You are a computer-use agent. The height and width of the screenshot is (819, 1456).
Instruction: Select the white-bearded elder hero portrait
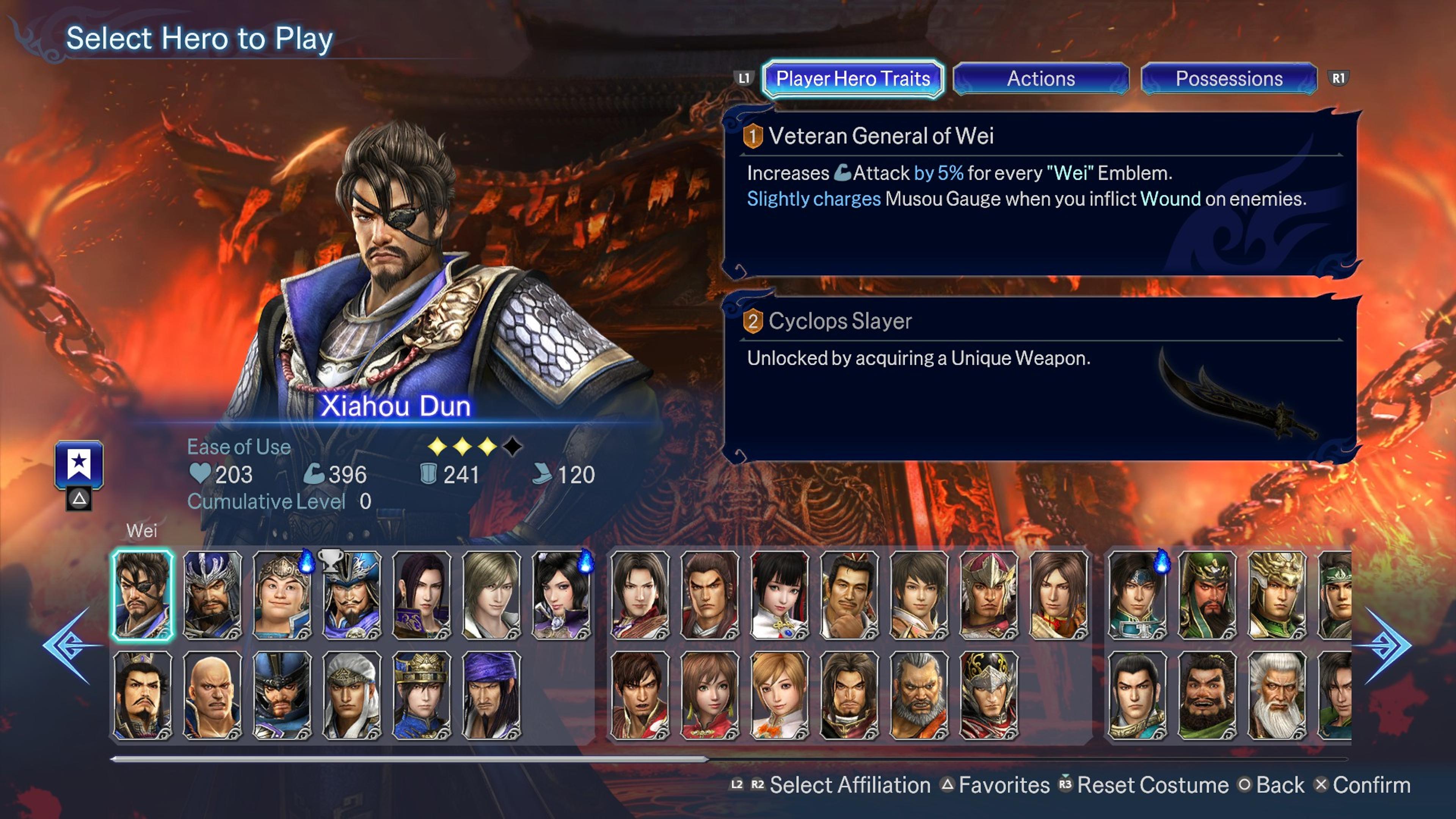(1276, 695)
